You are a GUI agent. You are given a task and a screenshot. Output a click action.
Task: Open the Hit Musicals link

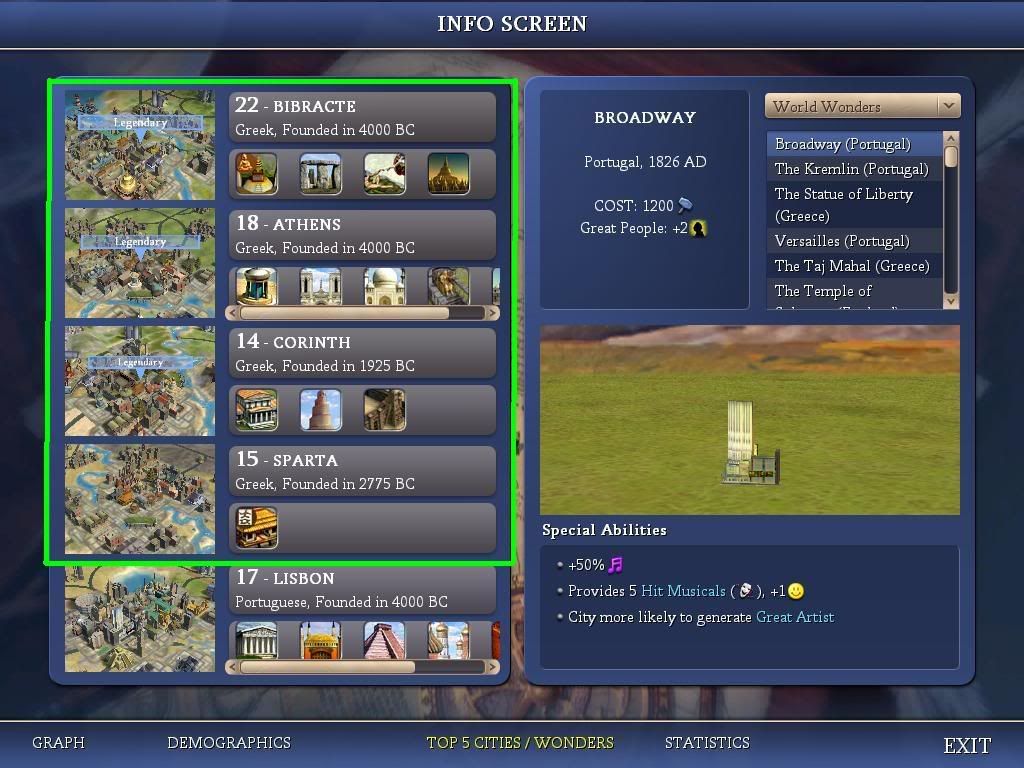click(x=683, y=591)
